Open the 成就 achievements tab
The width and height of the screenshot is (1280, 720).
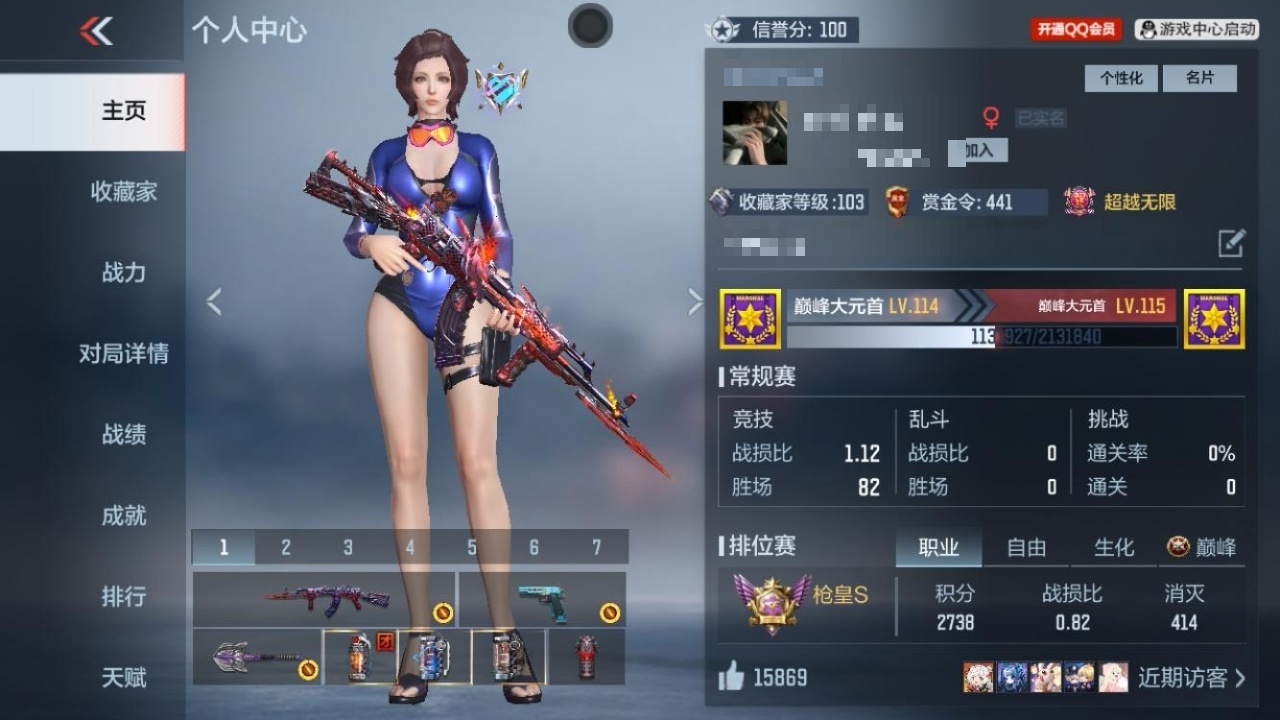123,515
